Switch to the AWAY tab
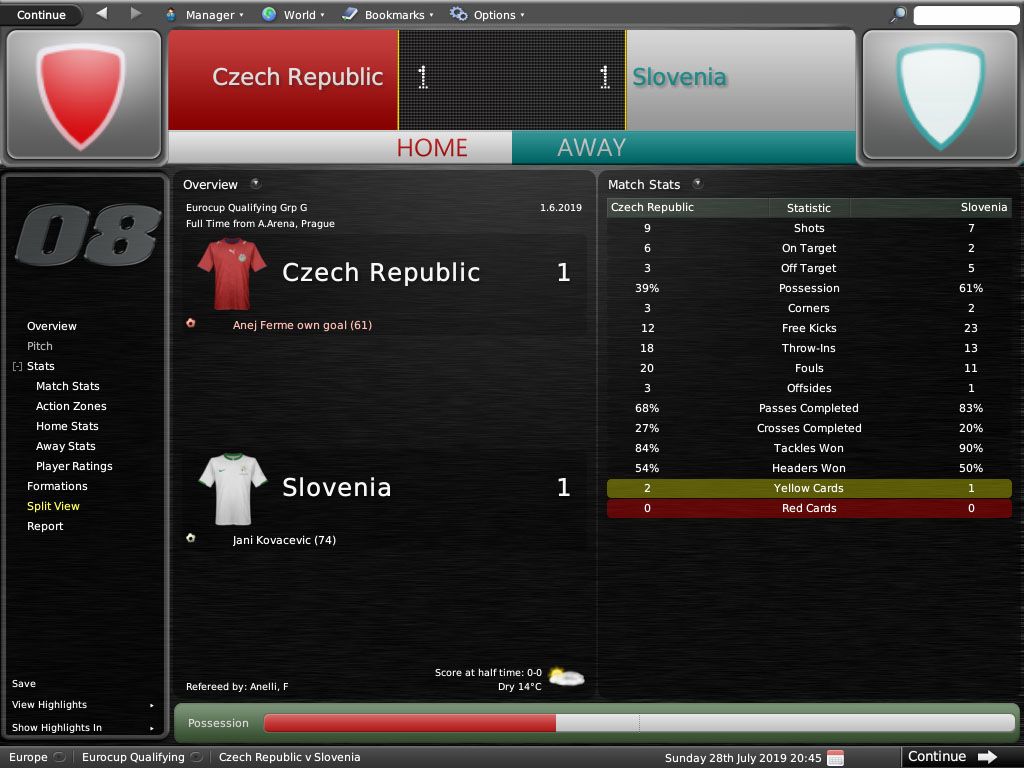Image resolution: width=1024 pixels, height=768 pixels. click(591, 148)
